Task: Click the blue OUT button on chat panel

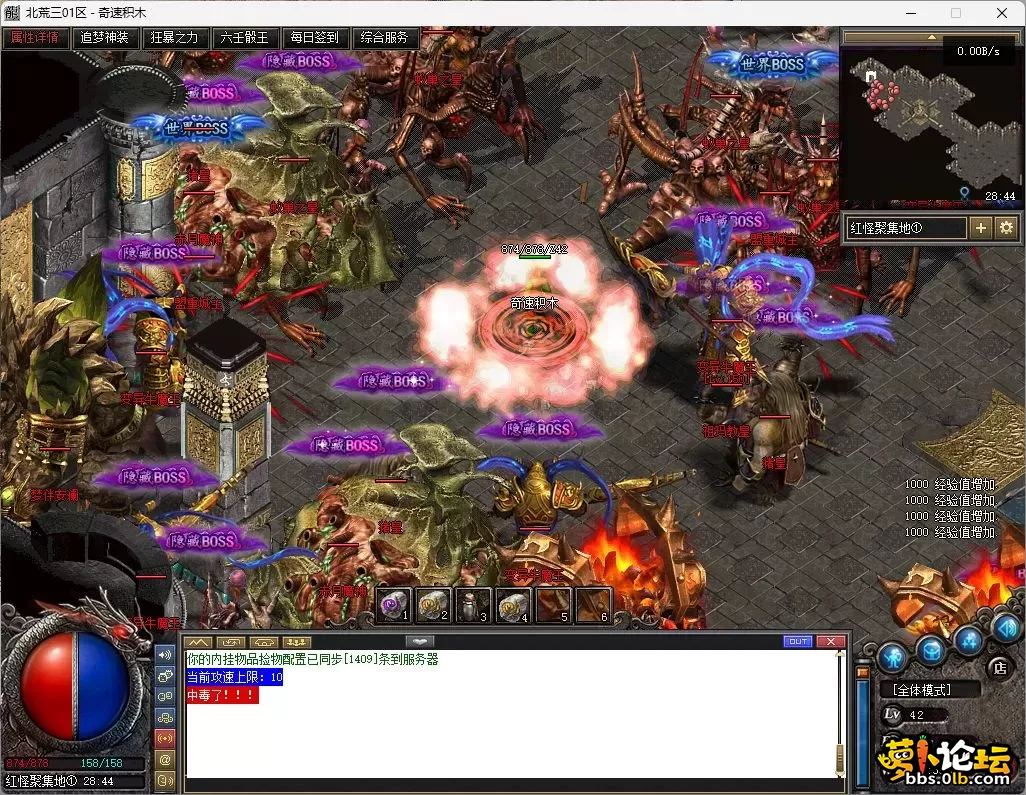Action: (x=798, y=641)
